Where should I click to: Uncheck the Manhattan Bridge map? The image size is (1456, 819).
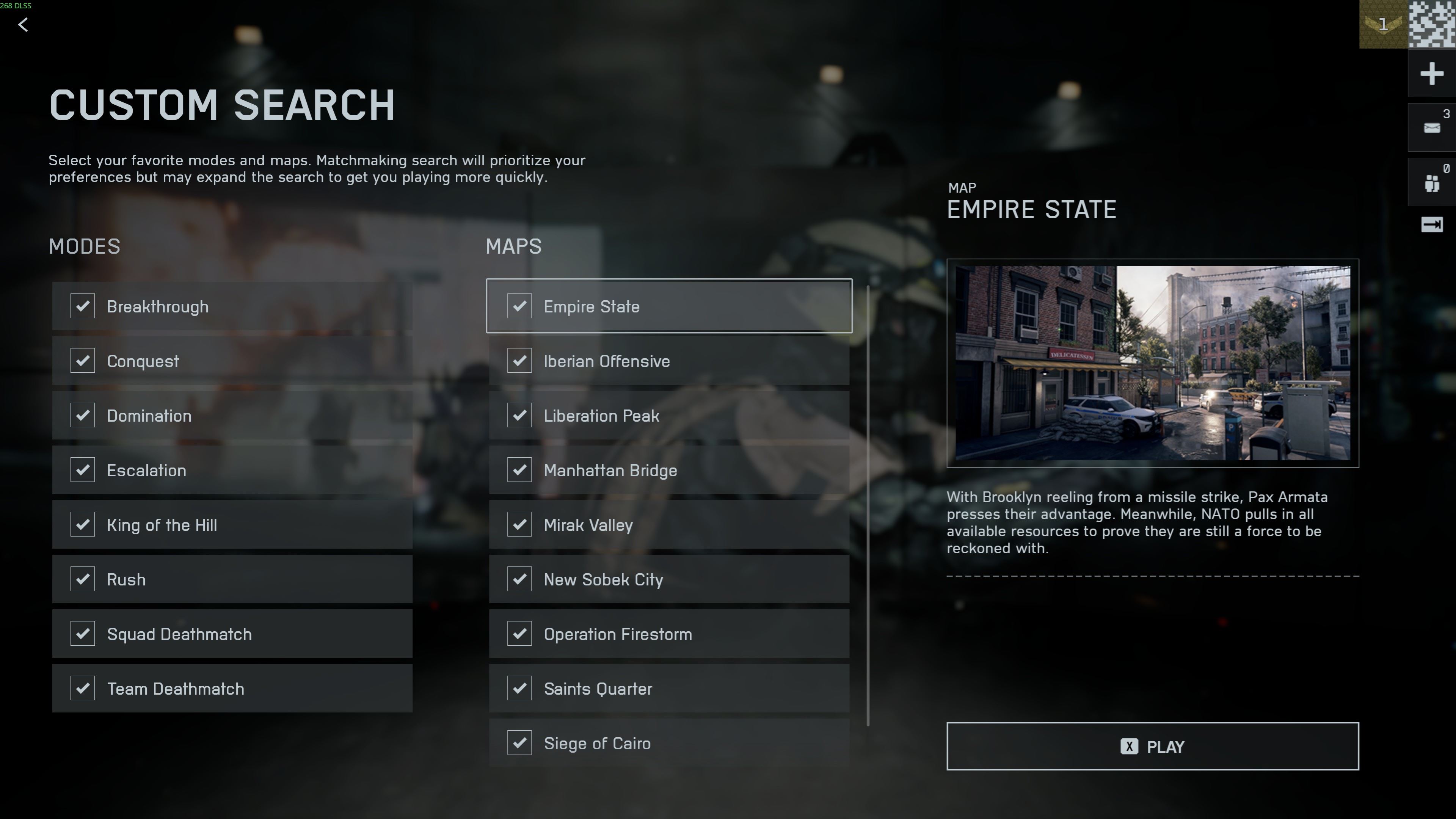[x=519, y=470]
